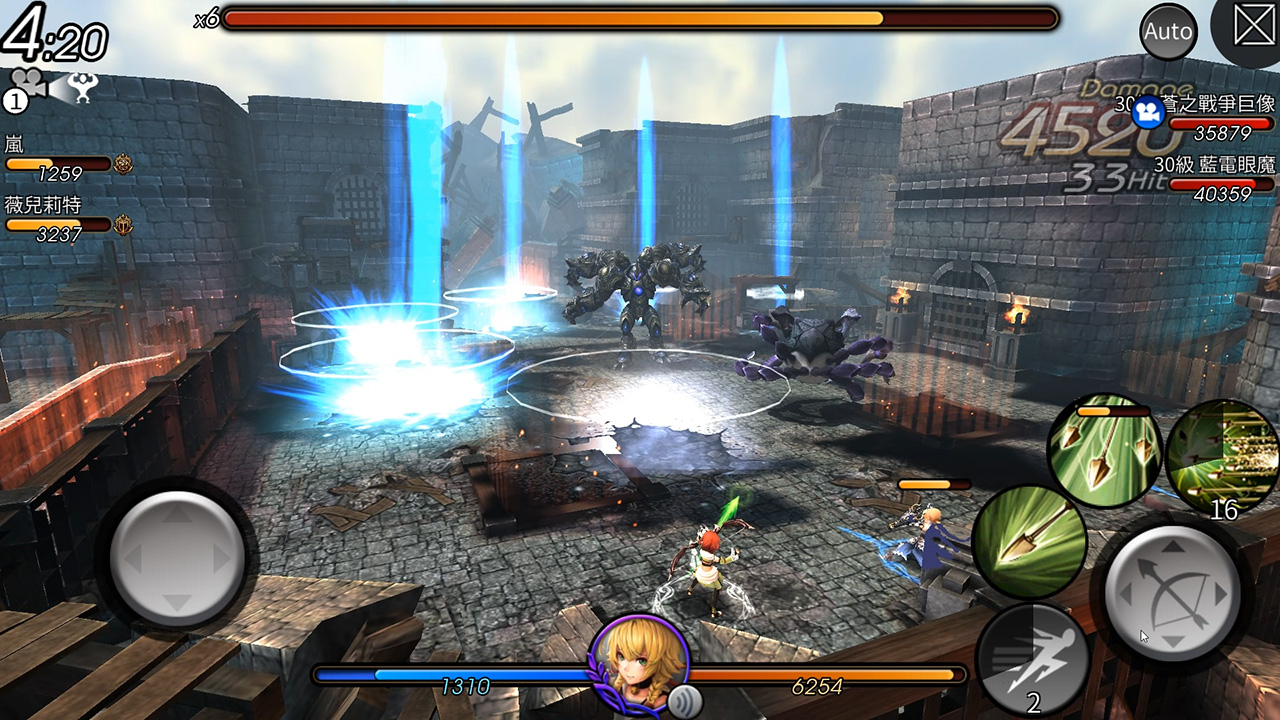Select party member 嵐

60,159
